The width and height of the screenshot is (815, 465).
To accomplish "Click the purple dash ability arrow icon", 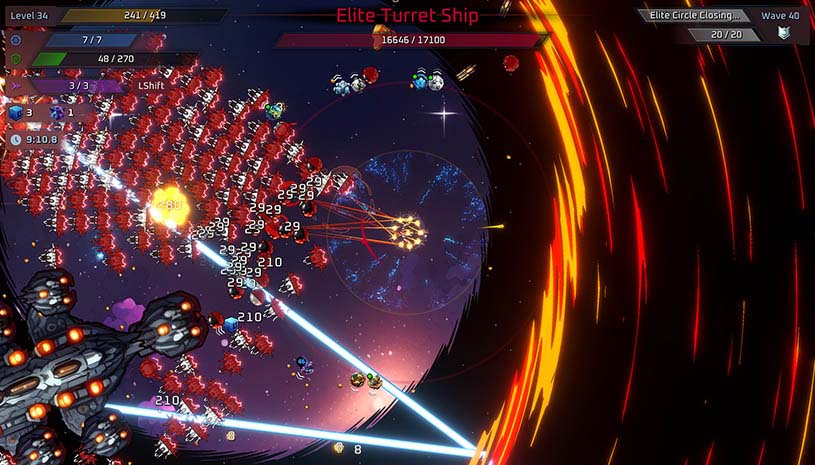I will click(x=15, y=87).
